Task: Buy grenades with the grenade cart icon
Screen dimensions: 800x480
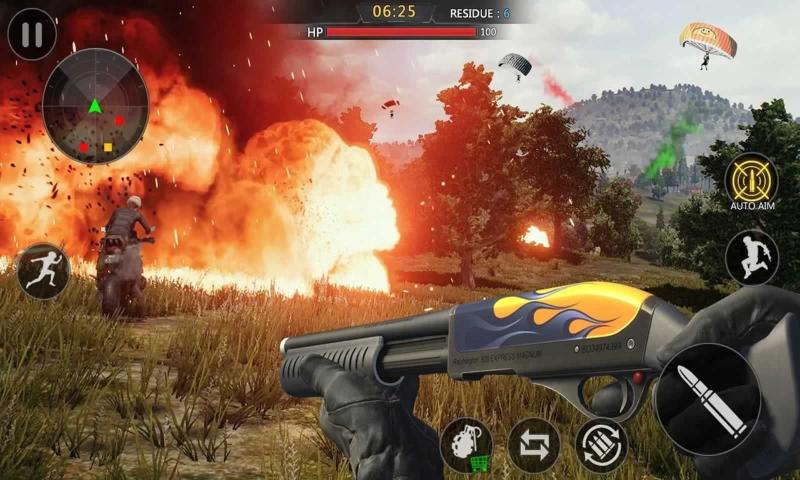Action: (x=467, y=445)
